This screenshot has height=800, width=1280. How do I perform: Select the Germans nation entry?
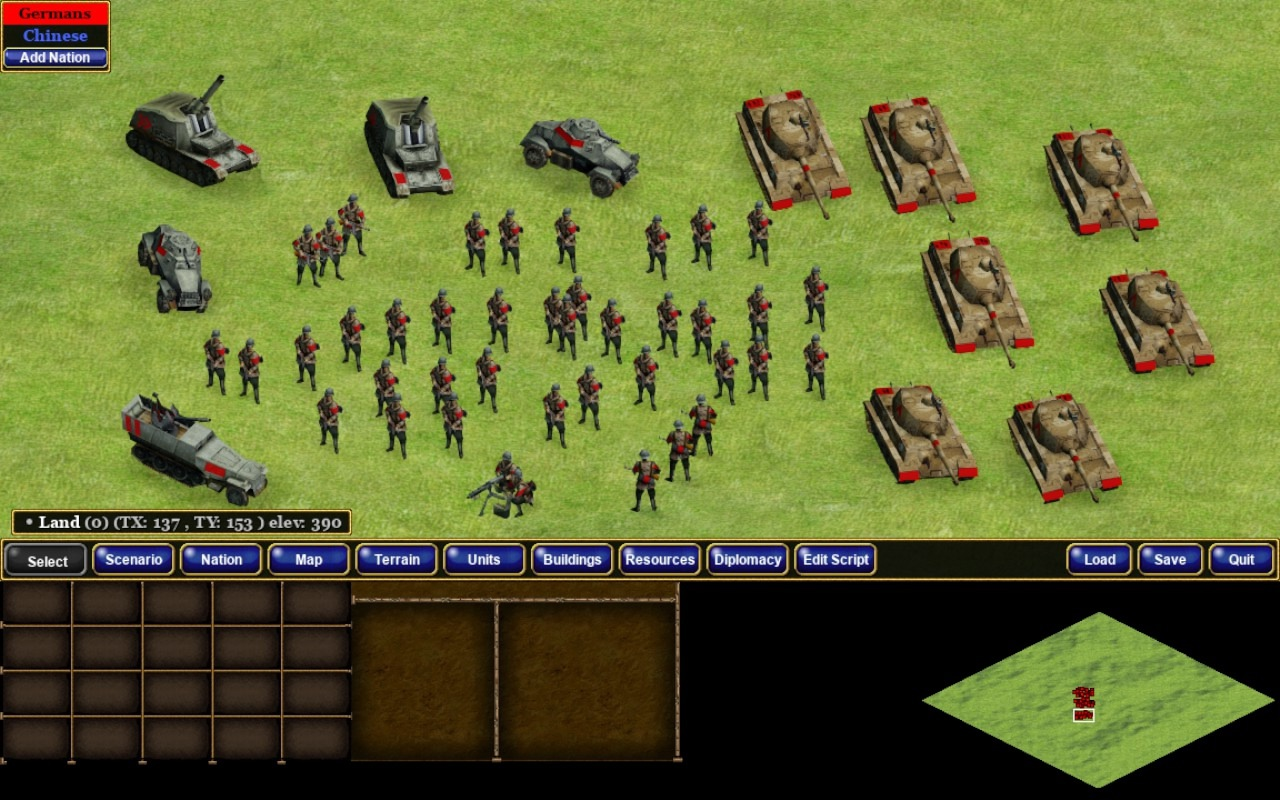point(55,14)
